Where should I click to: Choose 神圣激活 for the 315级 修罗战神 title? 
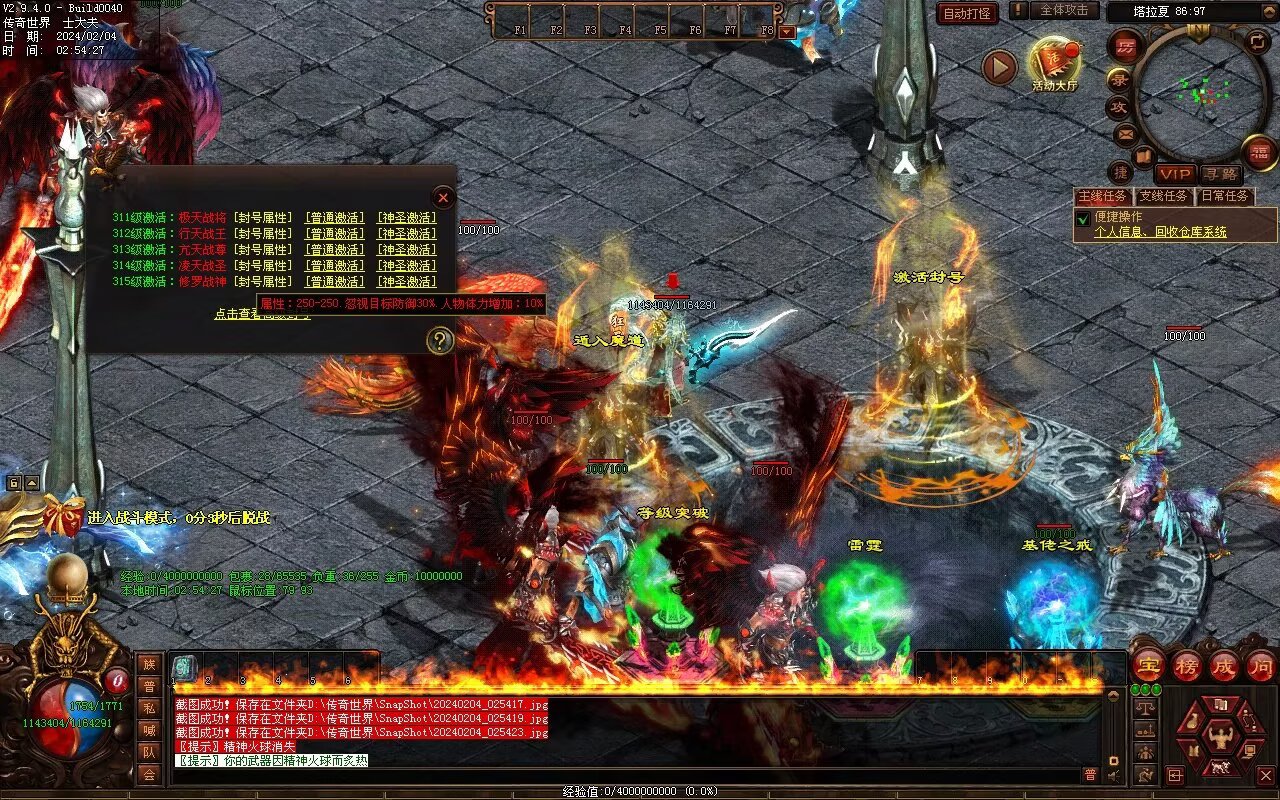406,282
